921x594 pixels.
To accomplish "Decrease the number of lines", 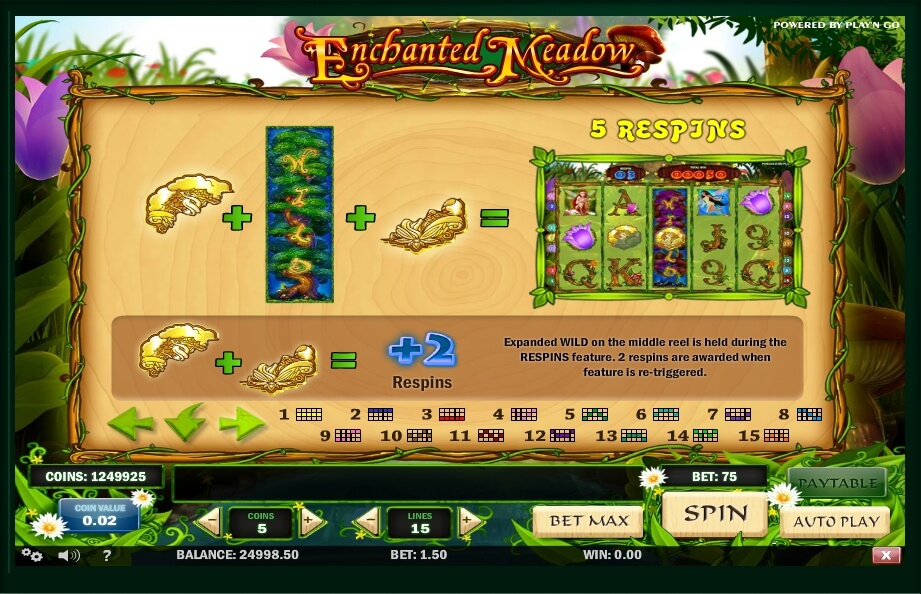I will pyautogui.click(x=367, y=521).
